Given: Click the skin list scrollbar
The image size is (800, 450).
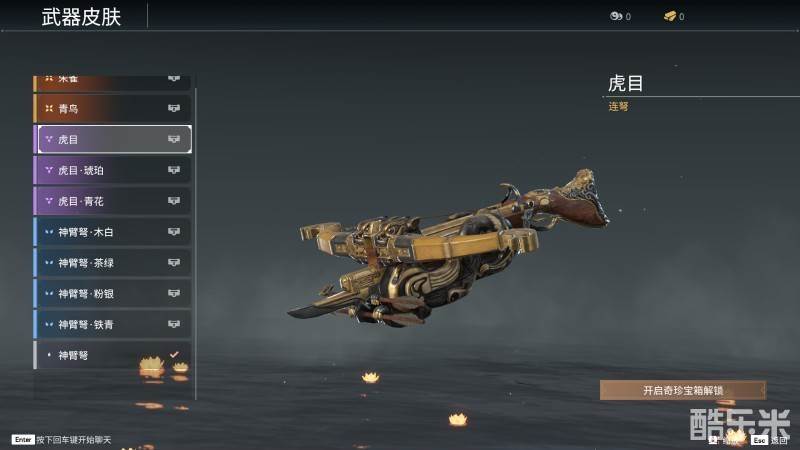Looking at the screenshot, I should [x=196, y=240].
